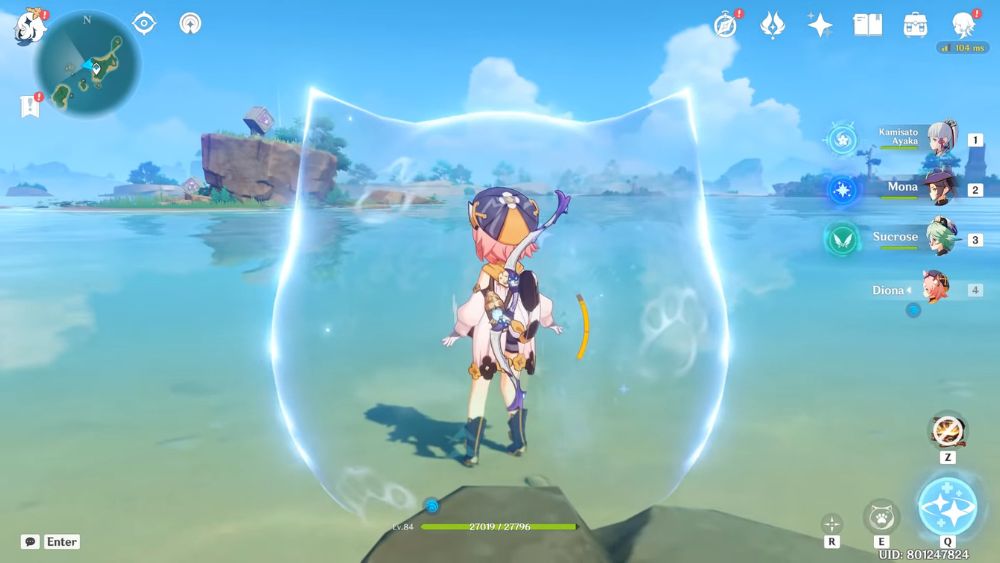
Task: Click the eye-shaped icon beside the minimap
Action: point(144,23)
